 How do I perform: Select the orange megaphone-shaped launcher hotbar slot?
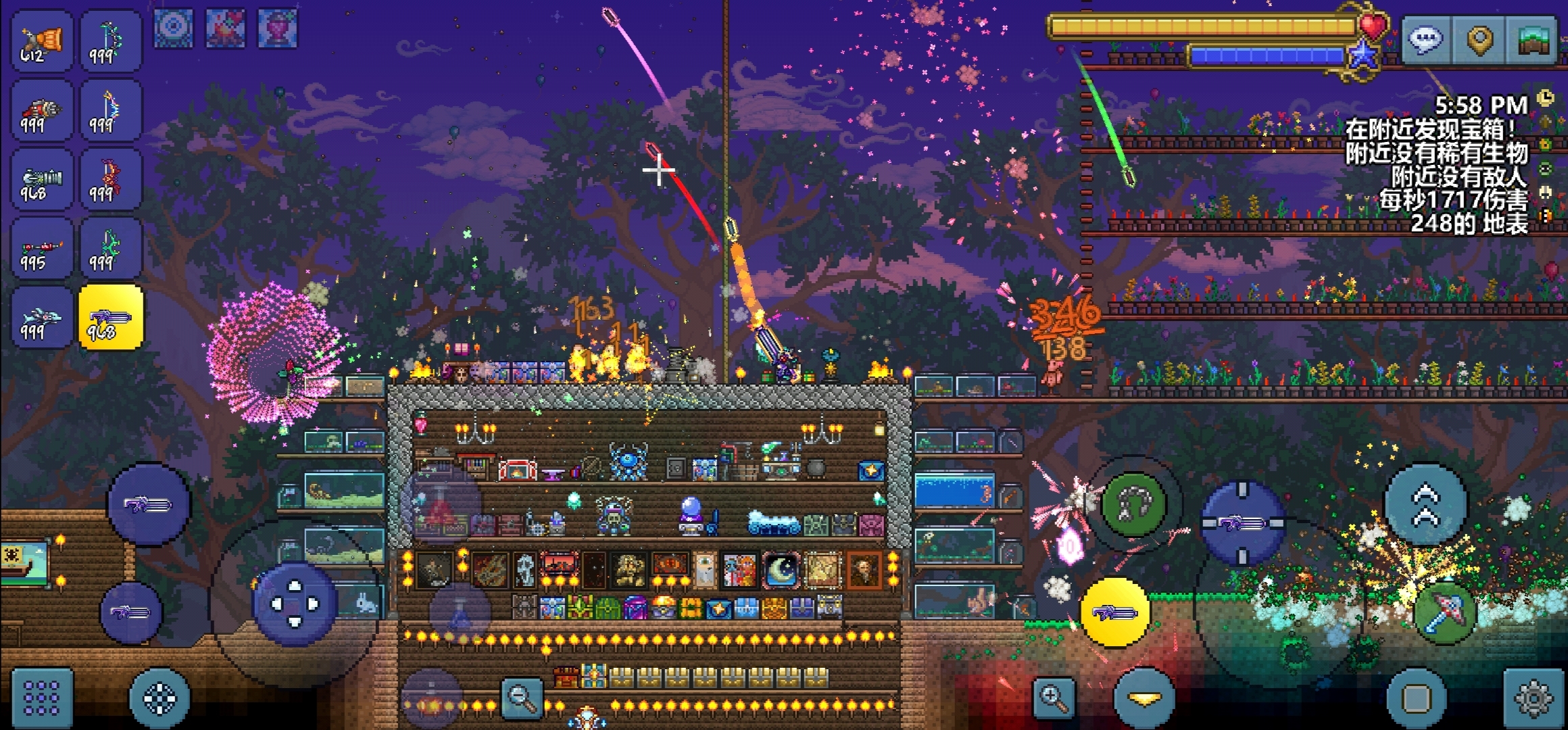42,42
